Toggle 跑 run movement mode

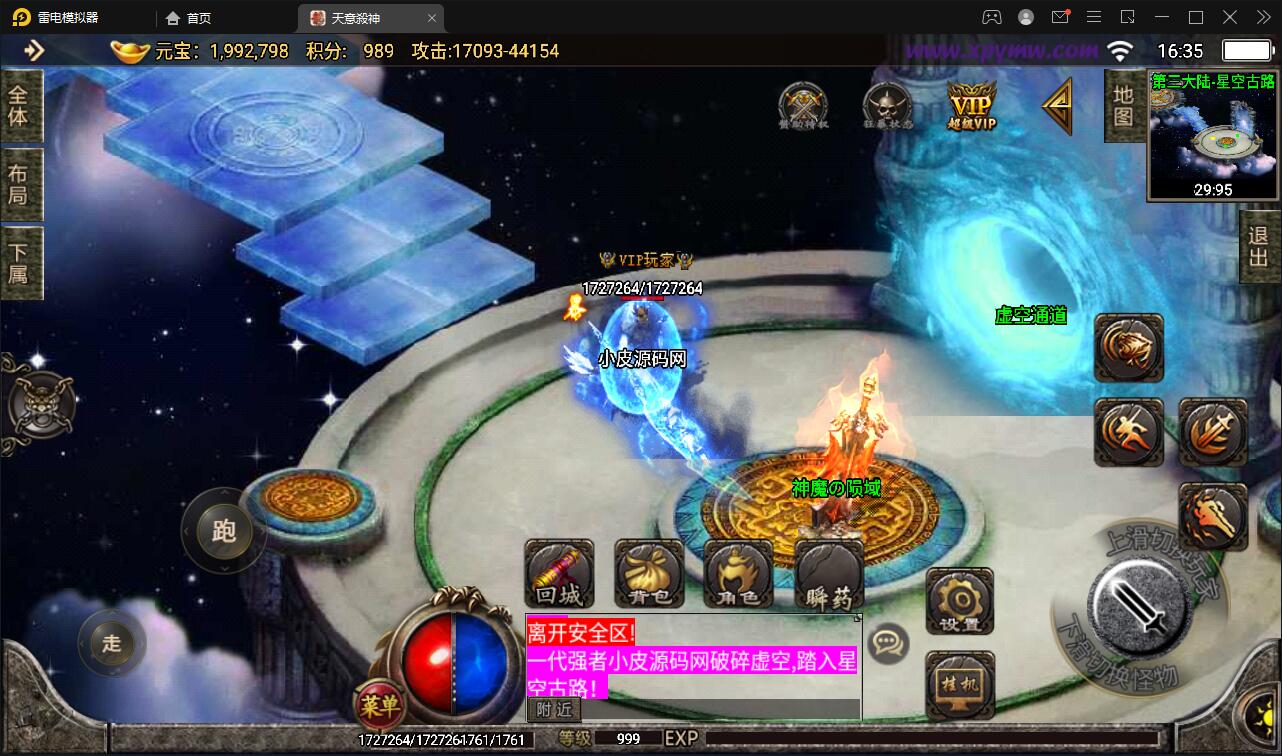click(x=223, y=532)
